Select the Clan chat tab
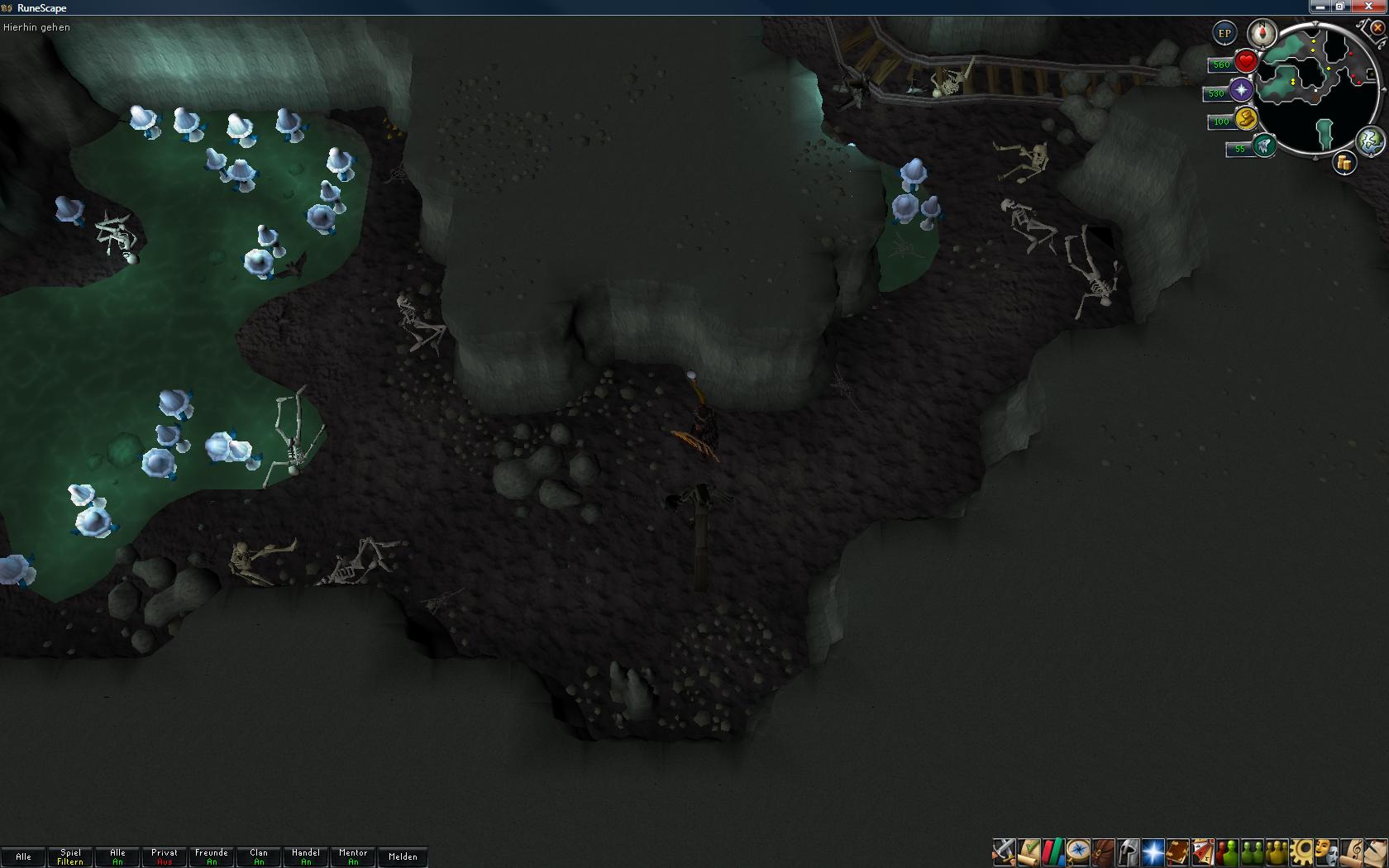 coord(259,856)
